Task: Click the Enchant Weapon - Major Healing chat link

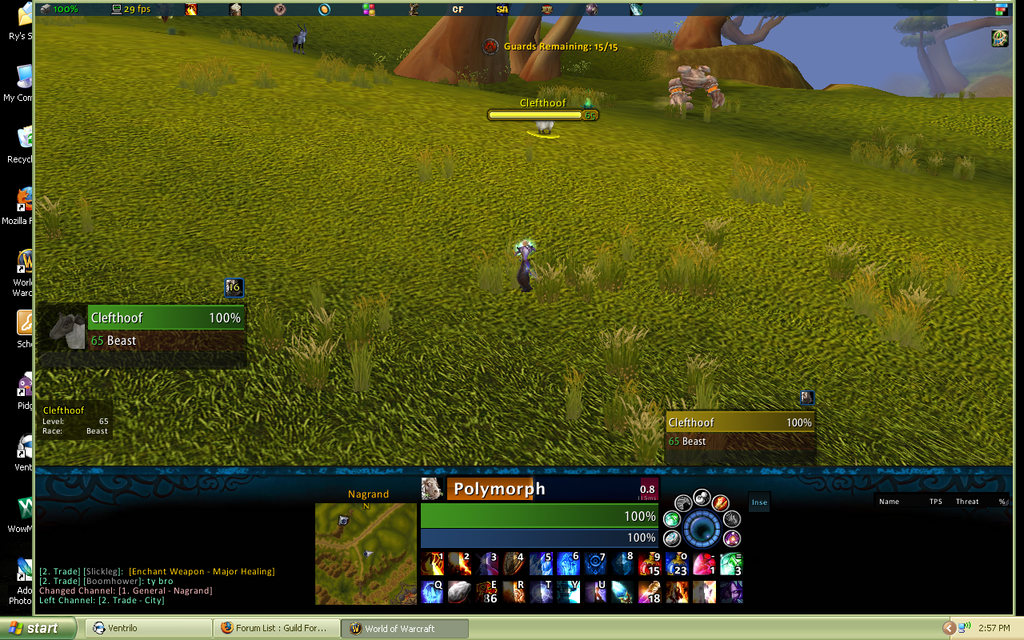Action: pos(201,571)
